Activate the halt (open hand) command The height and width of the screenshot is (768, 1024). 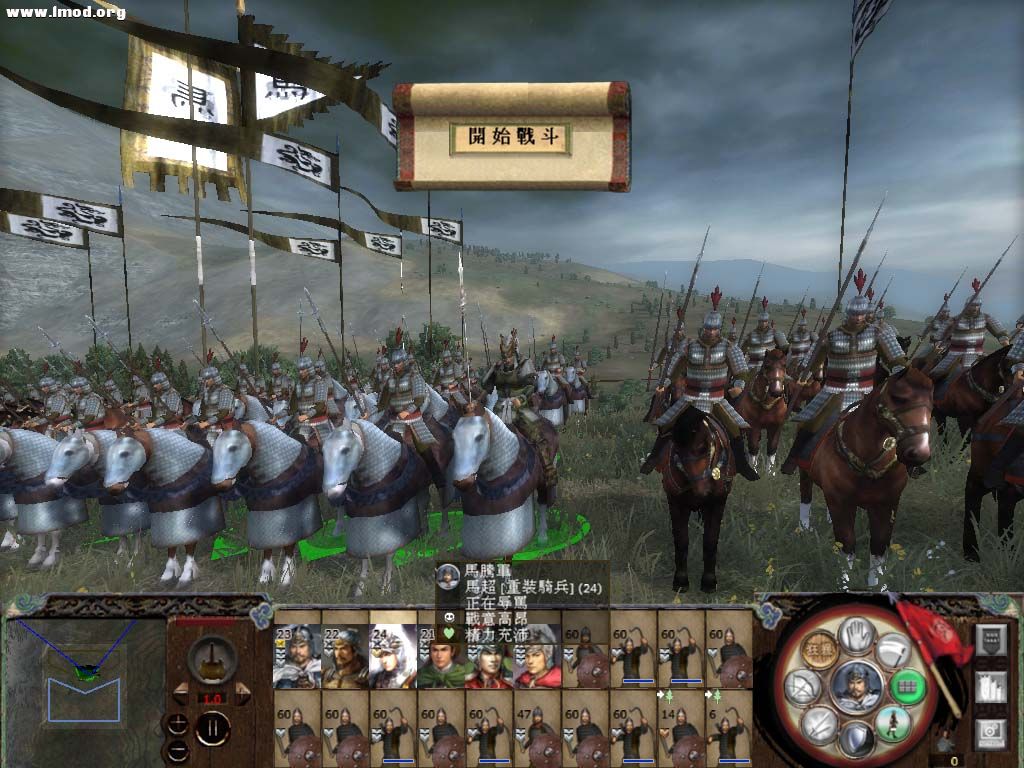click(856, 635)
